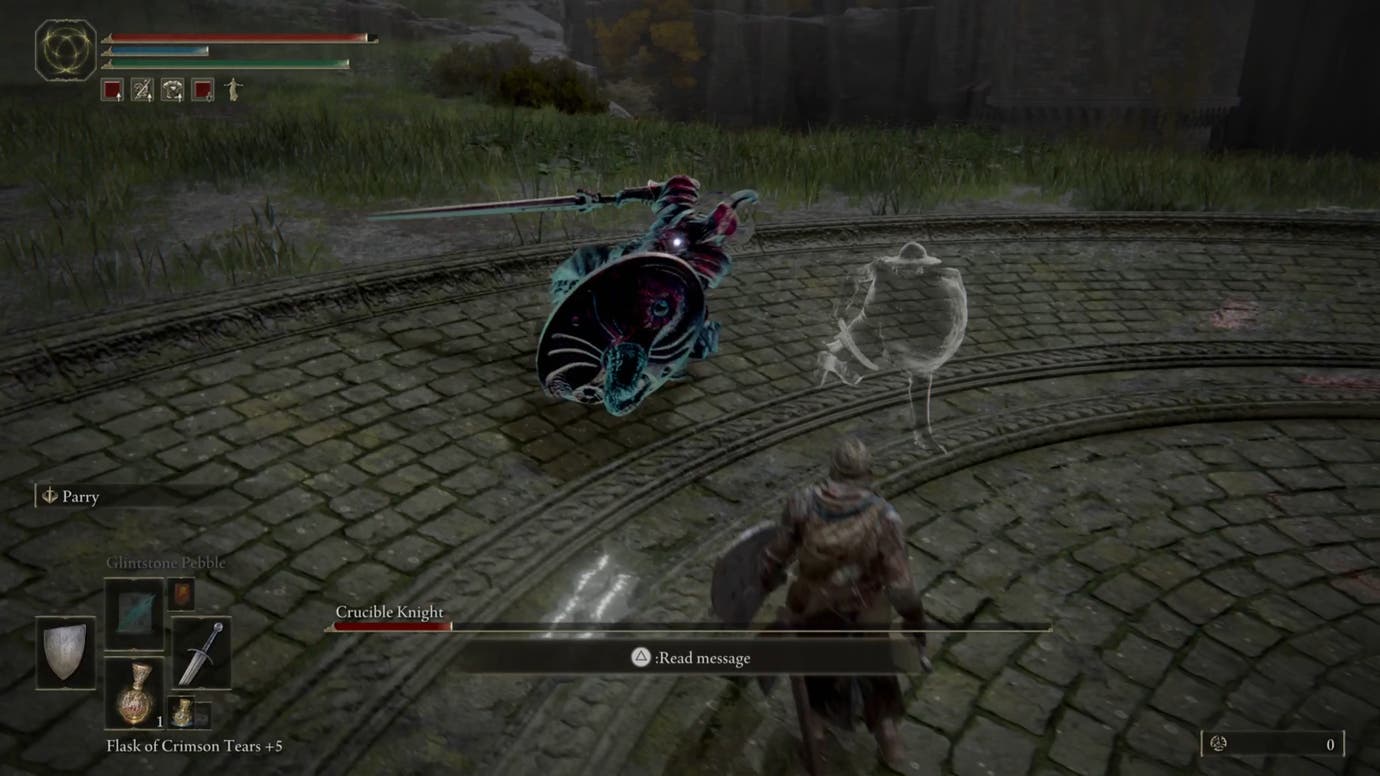The height and width of the screenshot is (776, 1380).
Task: Click the Flask of Cerulean Tears icon
Action: (182, 714)
